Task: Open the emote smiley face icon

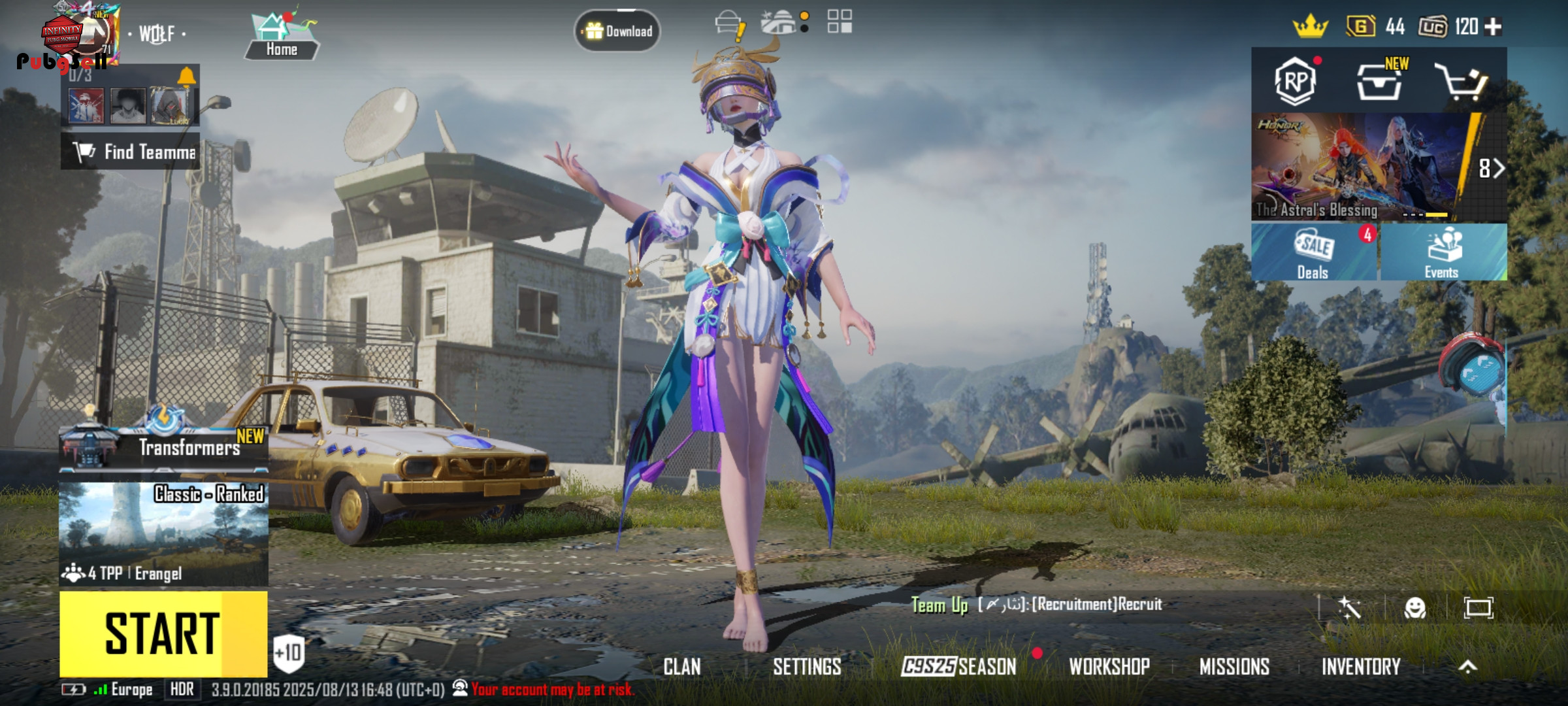Action: (1414, 608)
